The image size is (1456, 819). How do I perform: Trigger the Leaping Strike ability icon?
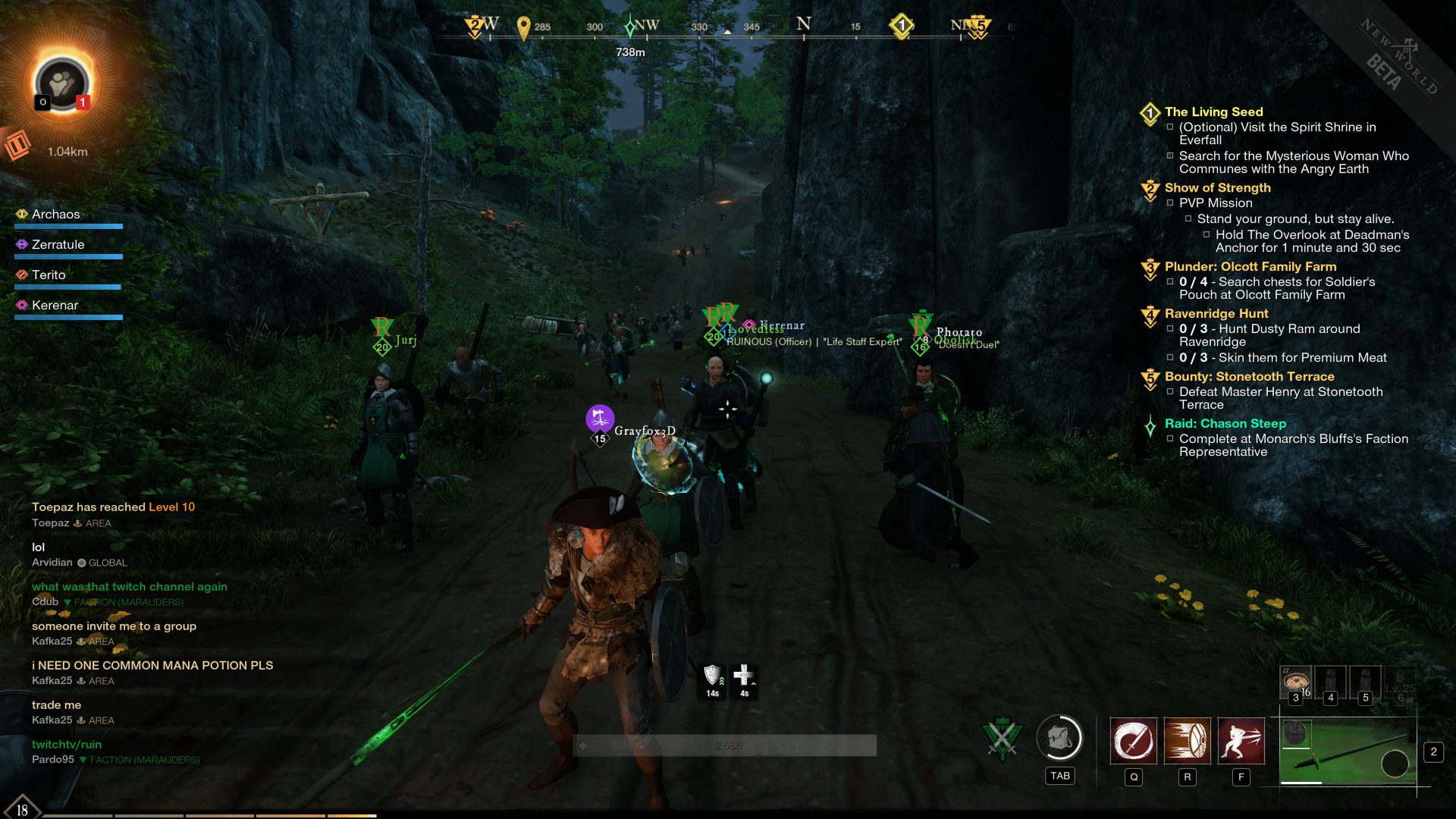[x=1241, y=740]
